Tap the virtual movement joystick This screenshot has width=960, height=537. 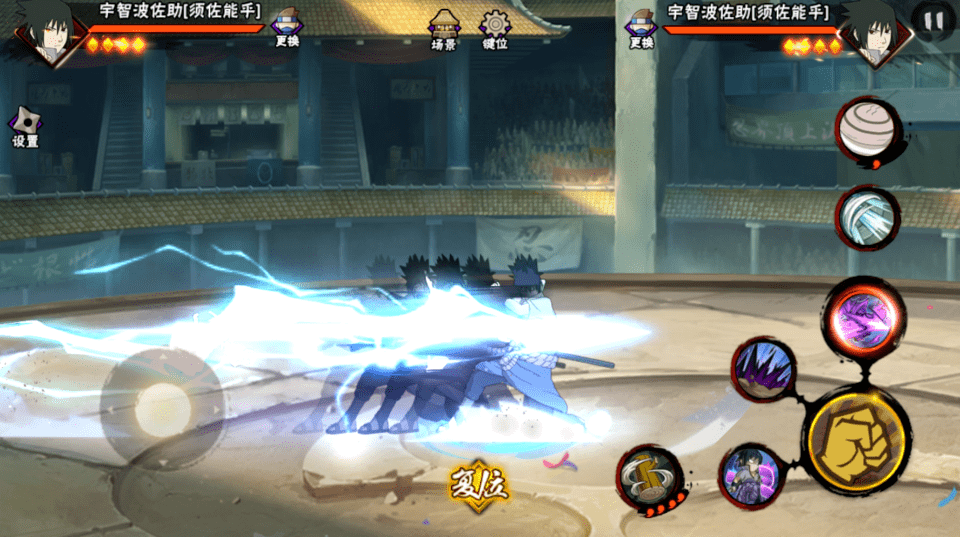pos(162,406)
